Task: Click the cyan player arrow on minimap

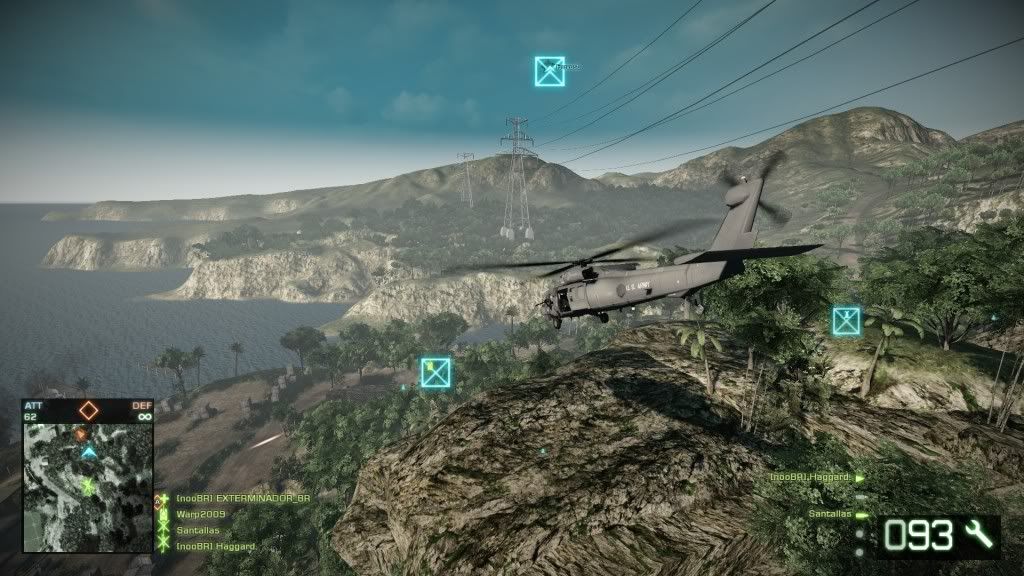Action: [89, 453]
